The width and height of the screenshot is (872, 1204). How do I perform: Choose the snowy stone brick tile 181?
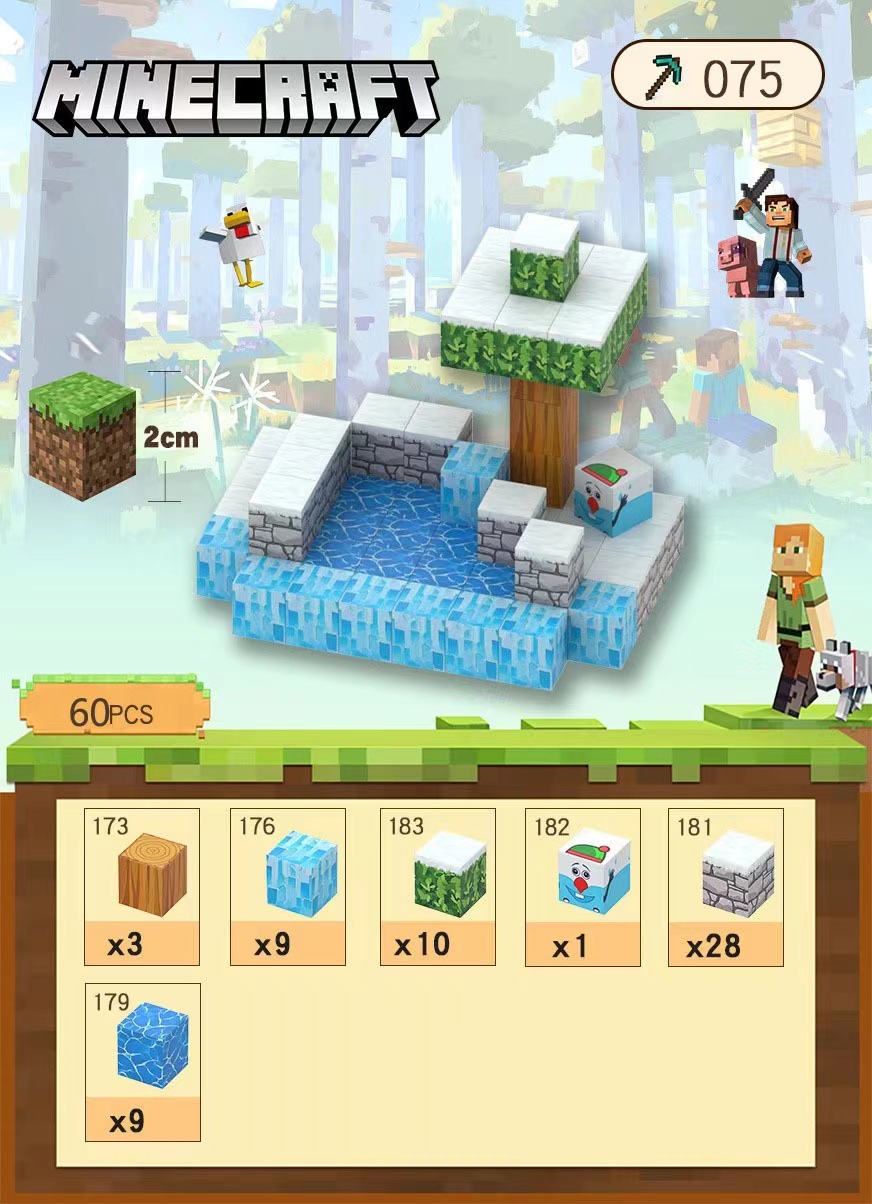(x=726, y=886)
